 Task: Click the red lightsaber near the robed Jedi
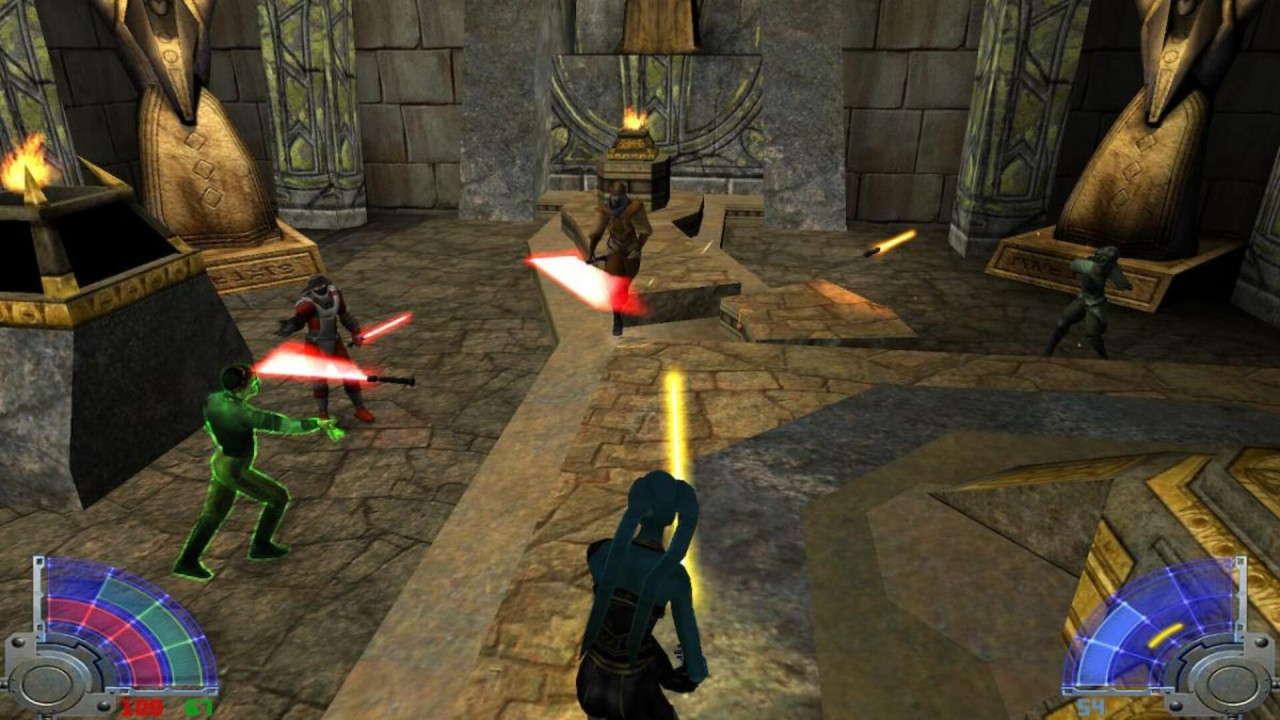pos(563,268)
